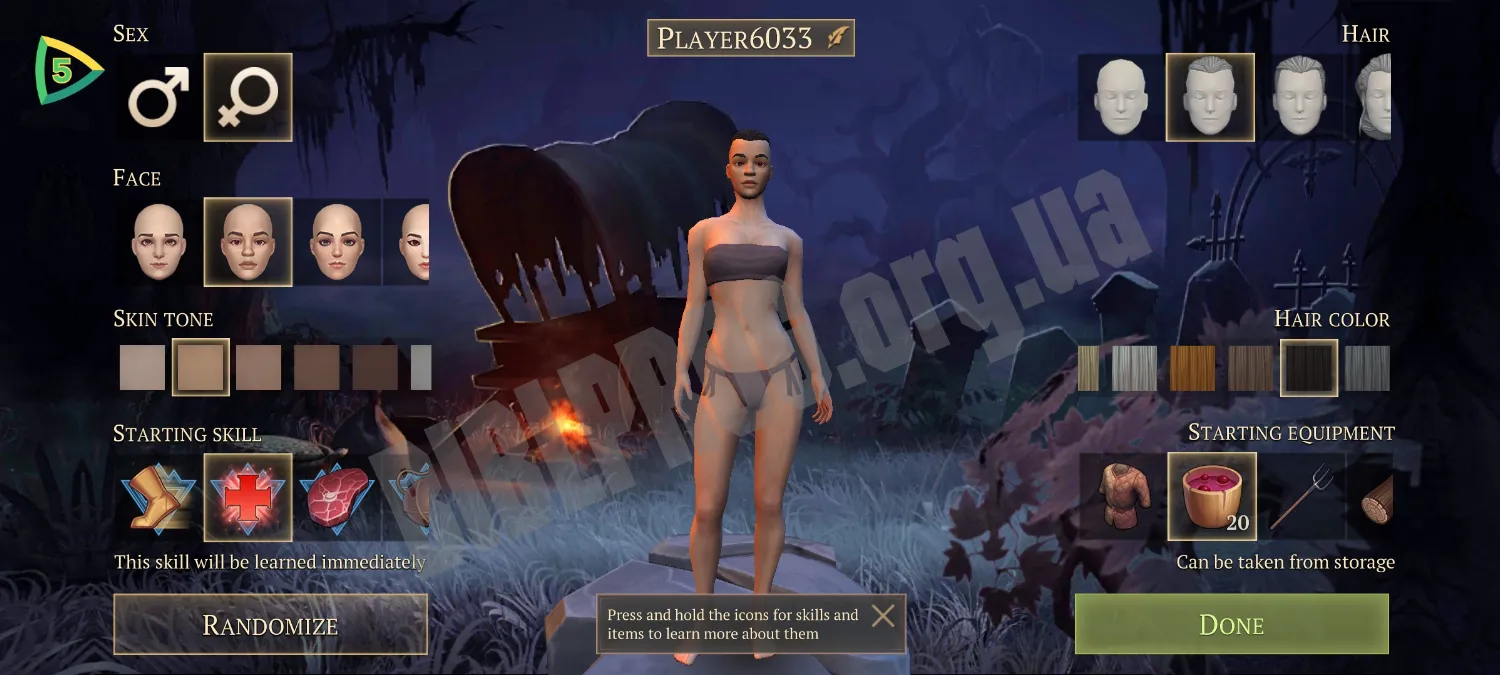Confirm character with the Done button
The width and height of the screenshot is (1500, 675).
coord(1231,625)
